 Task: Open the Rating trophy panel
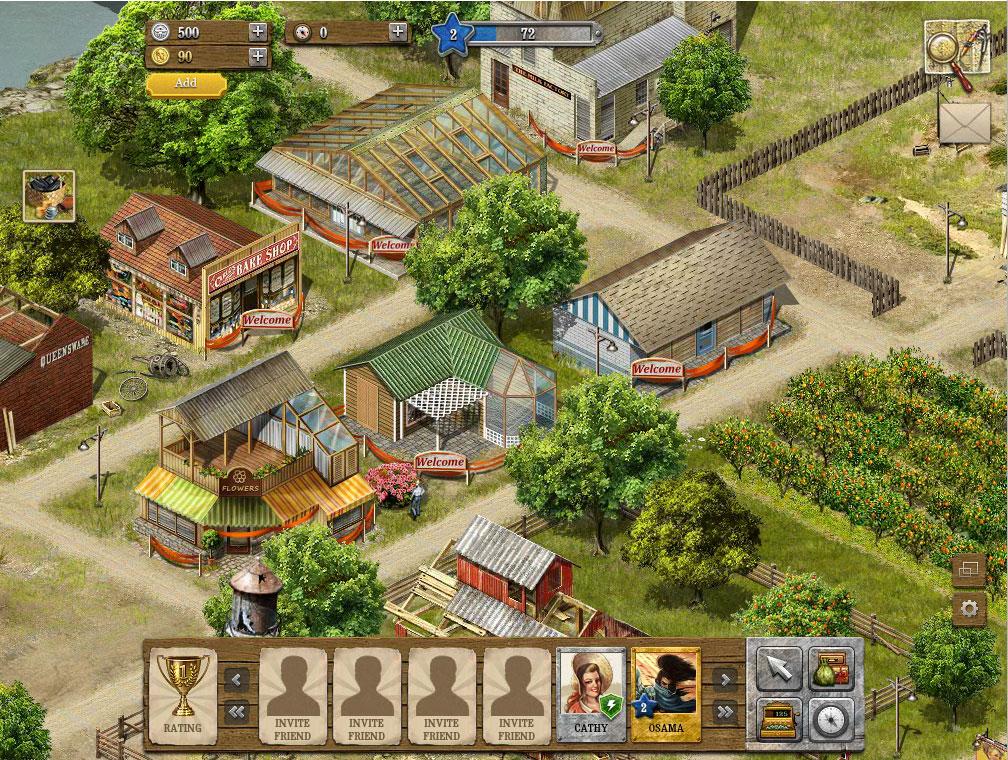pos(182,694)
